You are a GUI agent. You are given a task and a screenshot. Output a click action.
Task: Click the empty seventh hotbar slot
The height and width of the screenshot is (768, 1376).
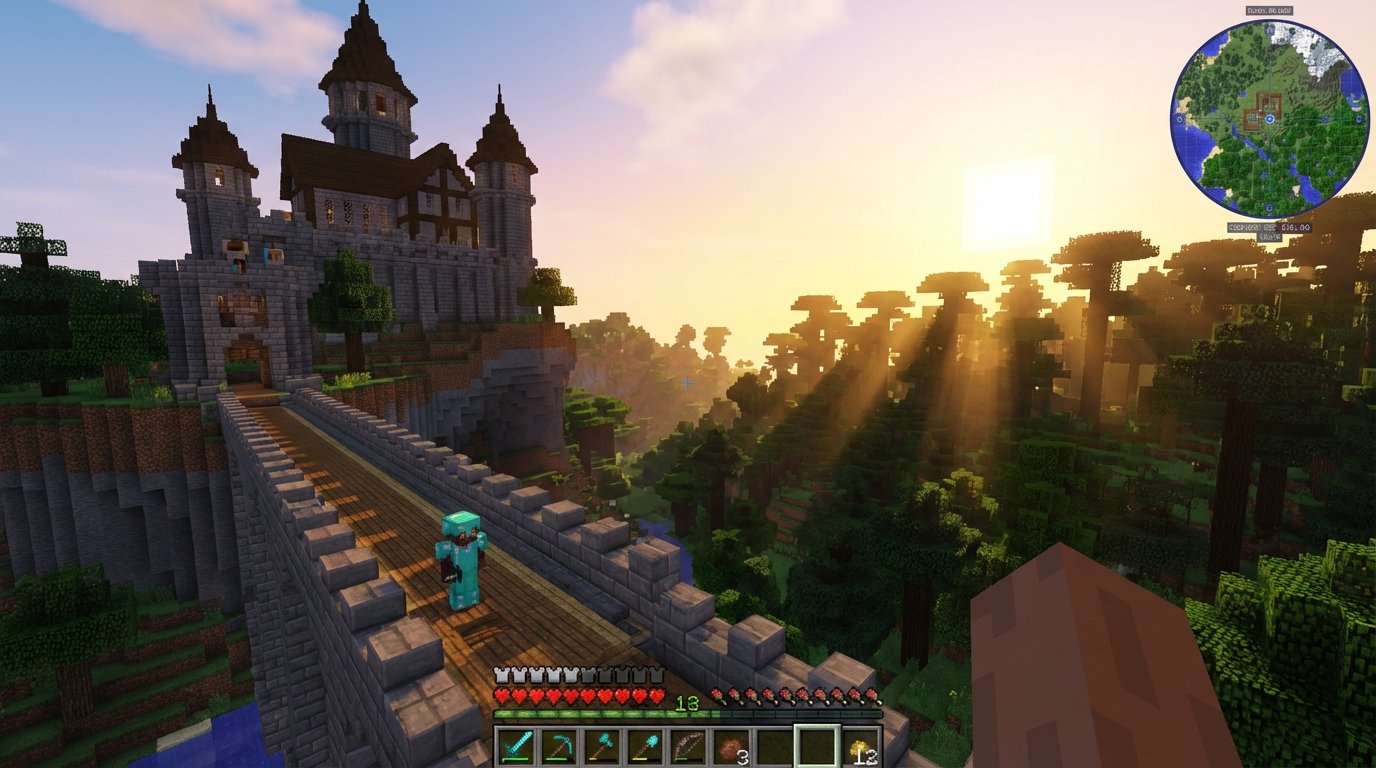click(775, 746)
